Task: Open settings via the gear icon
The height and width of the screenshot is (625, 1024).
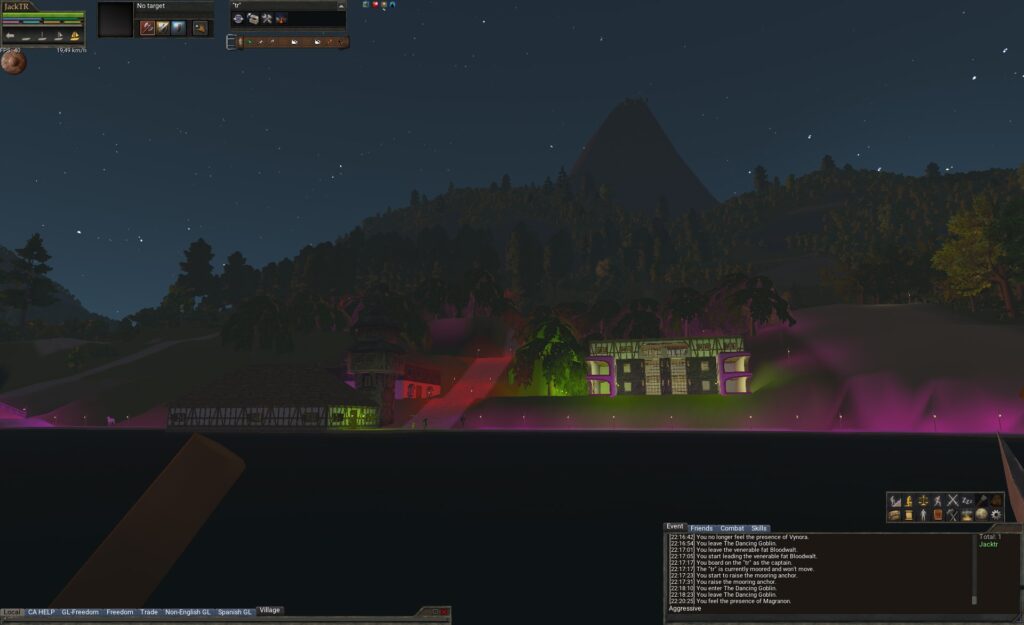Action: point(996,515)
